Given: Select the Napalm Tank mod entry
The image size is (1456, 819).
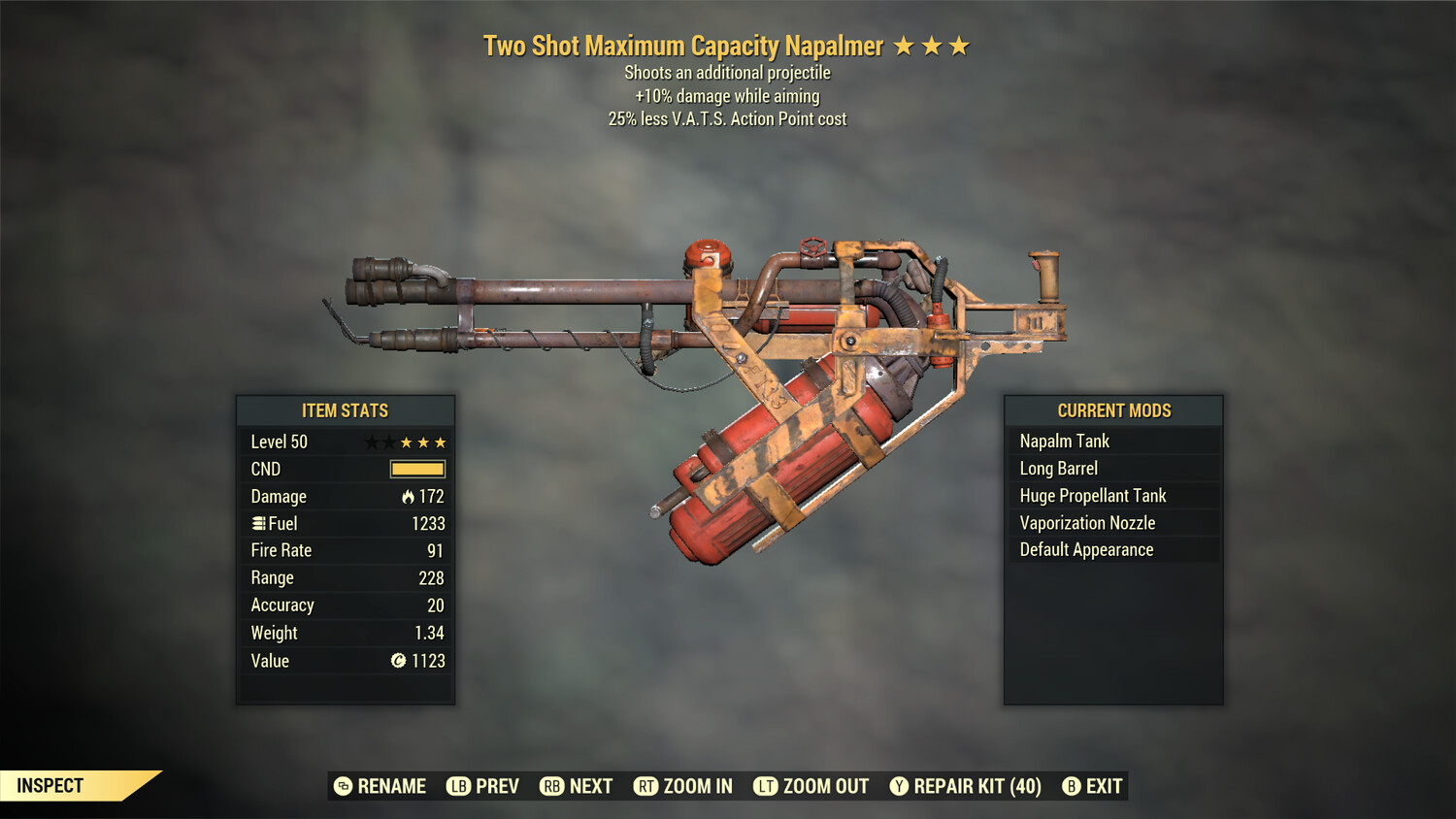Looking at the screenshot, I should pyautogui.click(x=1064, y=441).
